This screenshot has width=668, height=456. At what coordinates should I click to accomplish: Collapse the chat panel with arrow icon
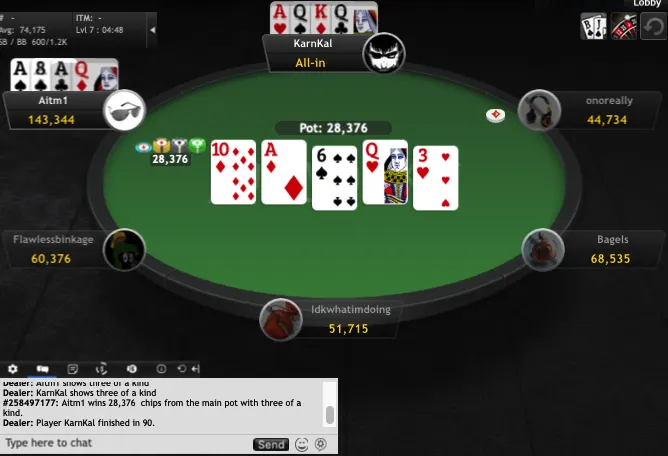pyautogui.click(x=194, y=369)
